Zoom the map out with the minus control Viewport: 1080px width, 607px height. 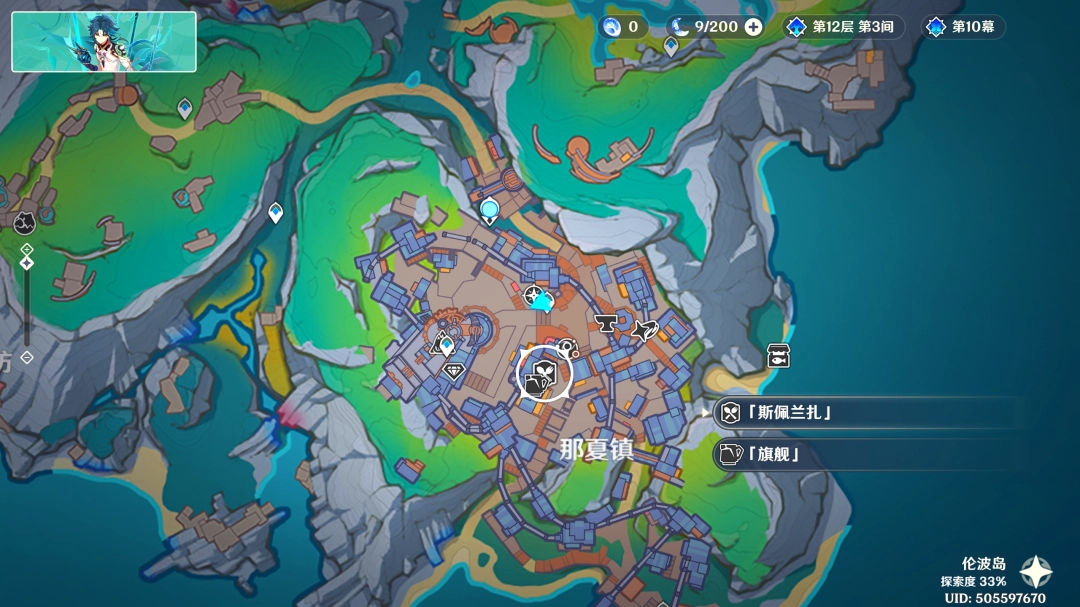27,356
